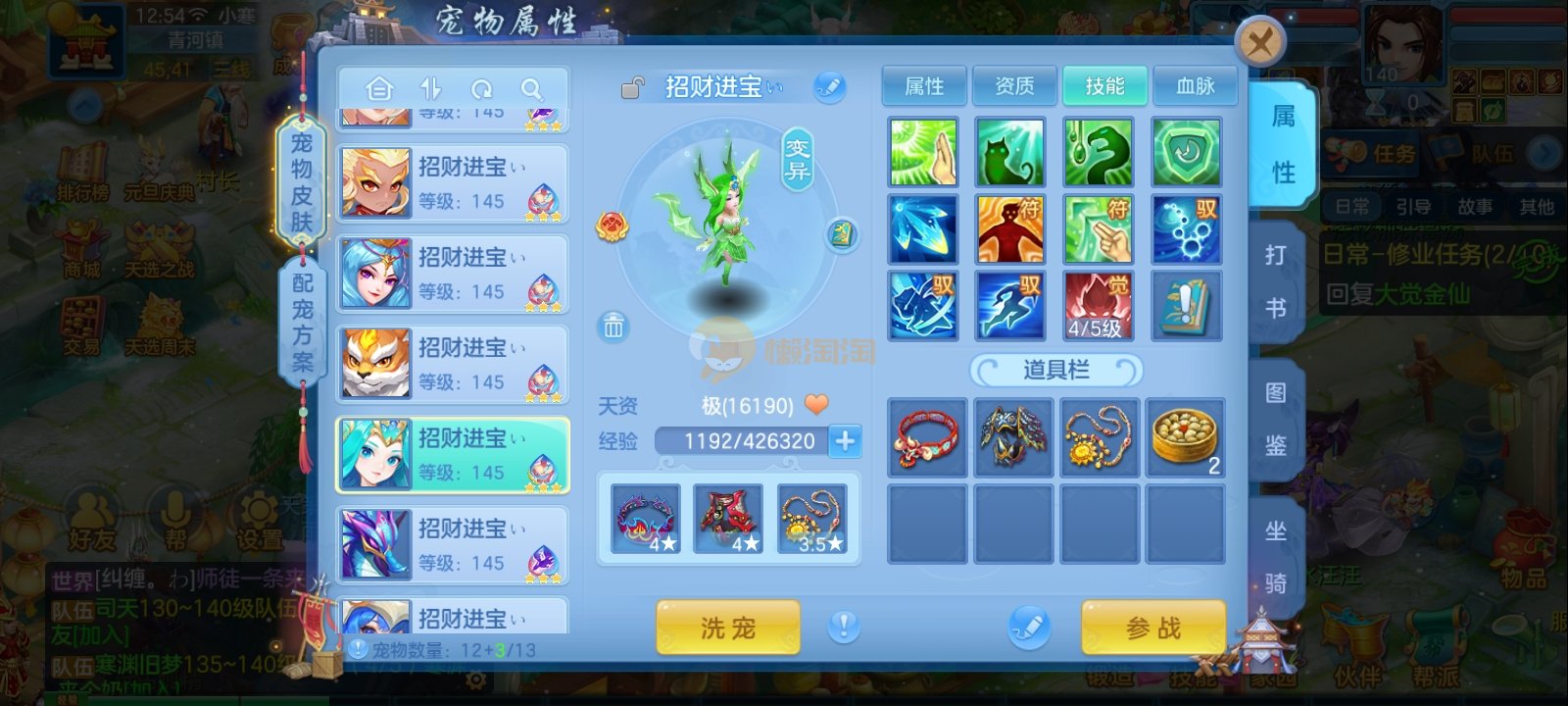This screenshot has height=706, width=1568.
Task: Send pet to battle with 参战
Action: click(x=1153, y=628)
